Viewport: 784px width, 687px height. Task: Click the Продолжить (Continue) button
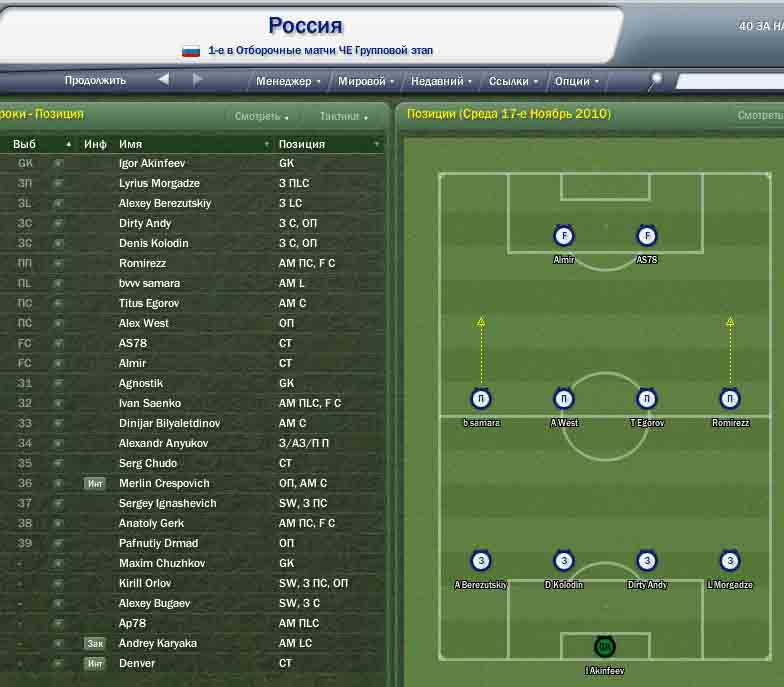(x=95, y=81)
